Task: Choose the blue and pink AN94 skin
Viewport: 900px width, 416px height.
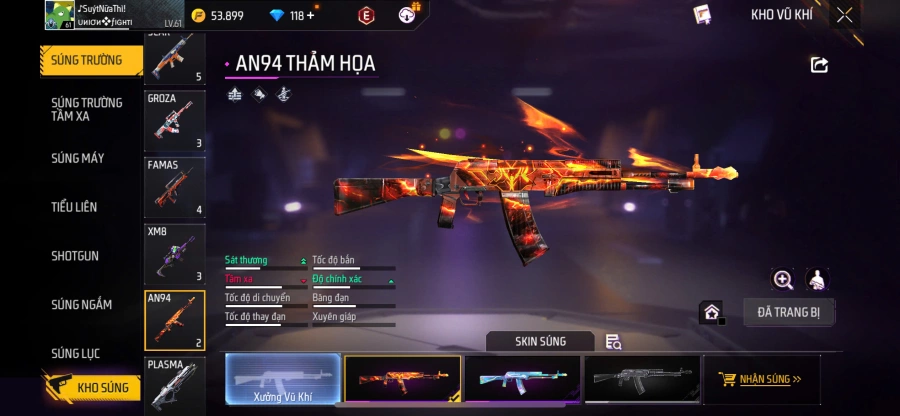Action: click(x=522, y=380)
